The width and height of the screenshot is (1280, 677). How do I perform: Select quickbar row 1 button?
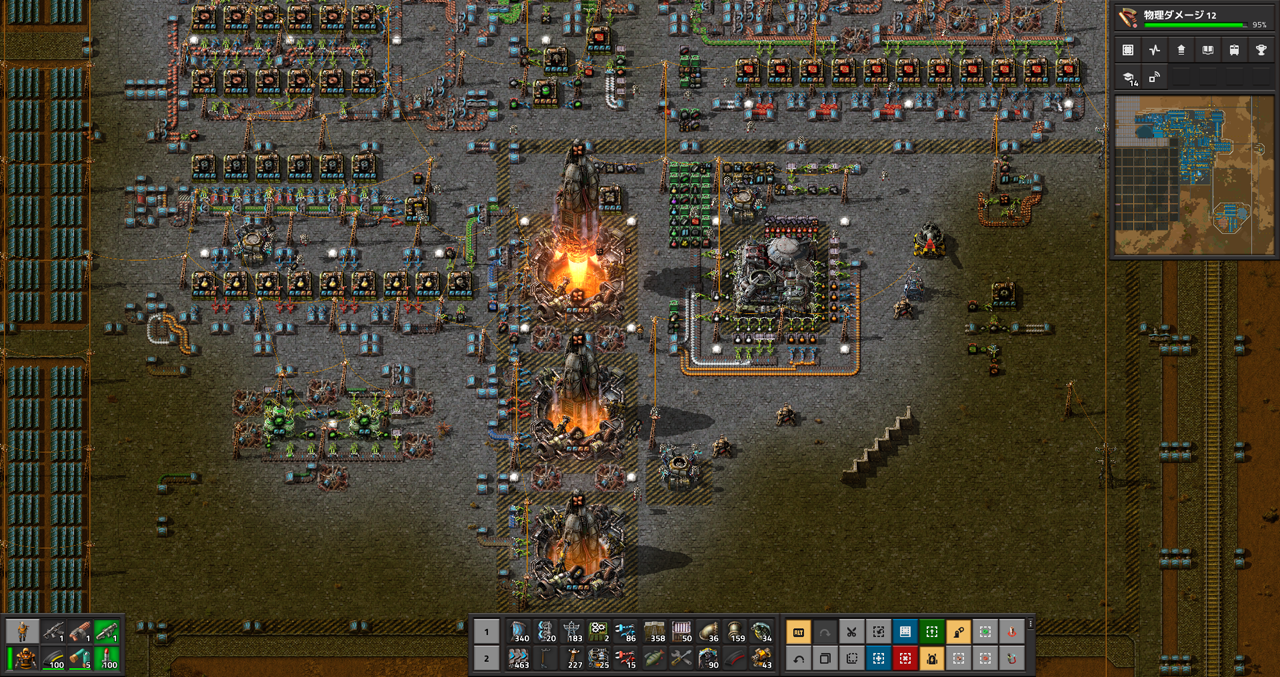(486, 632)
